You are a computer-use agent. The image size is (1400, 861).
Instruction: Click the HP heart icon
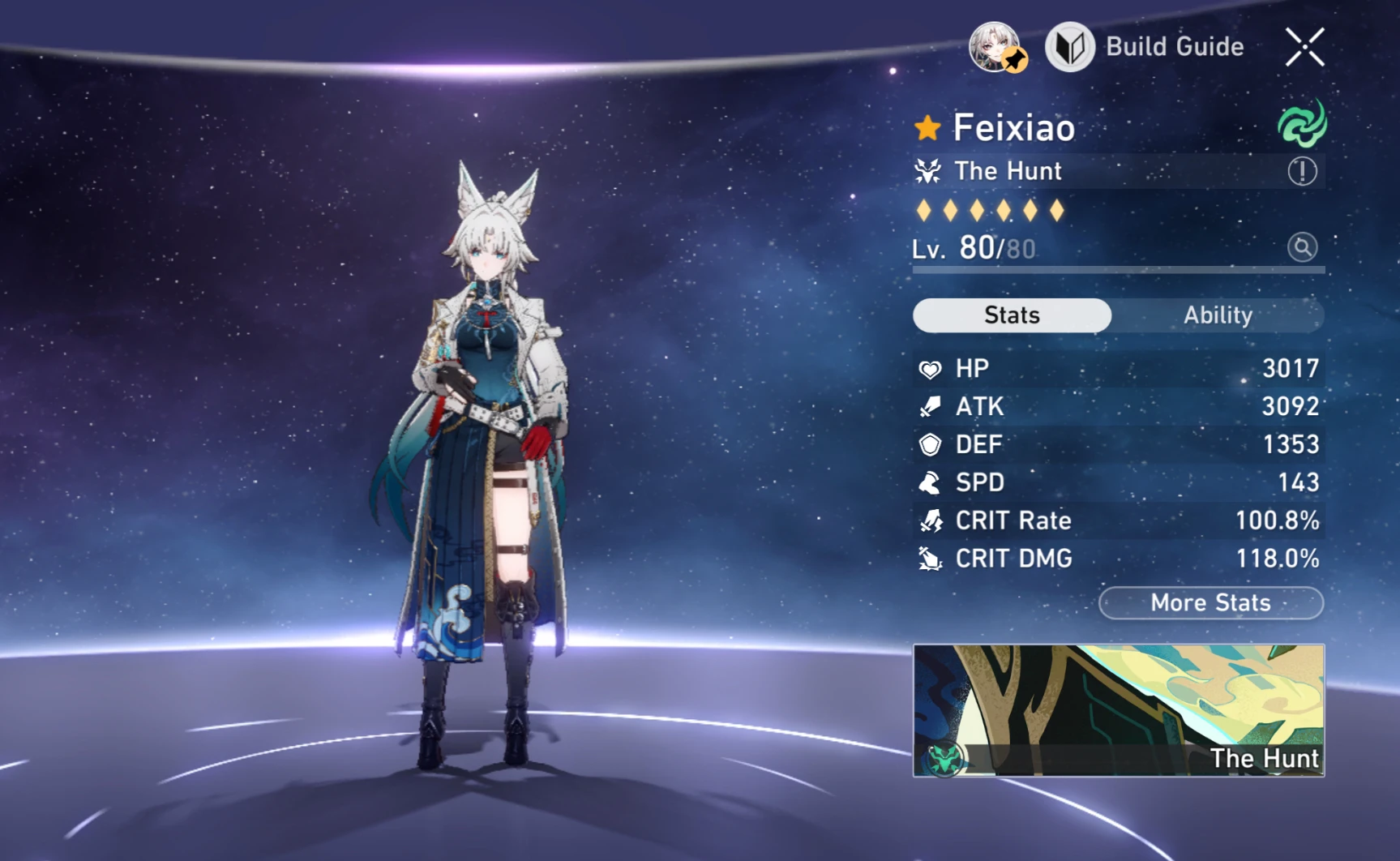pyautogui.click(x=930, y=368)
